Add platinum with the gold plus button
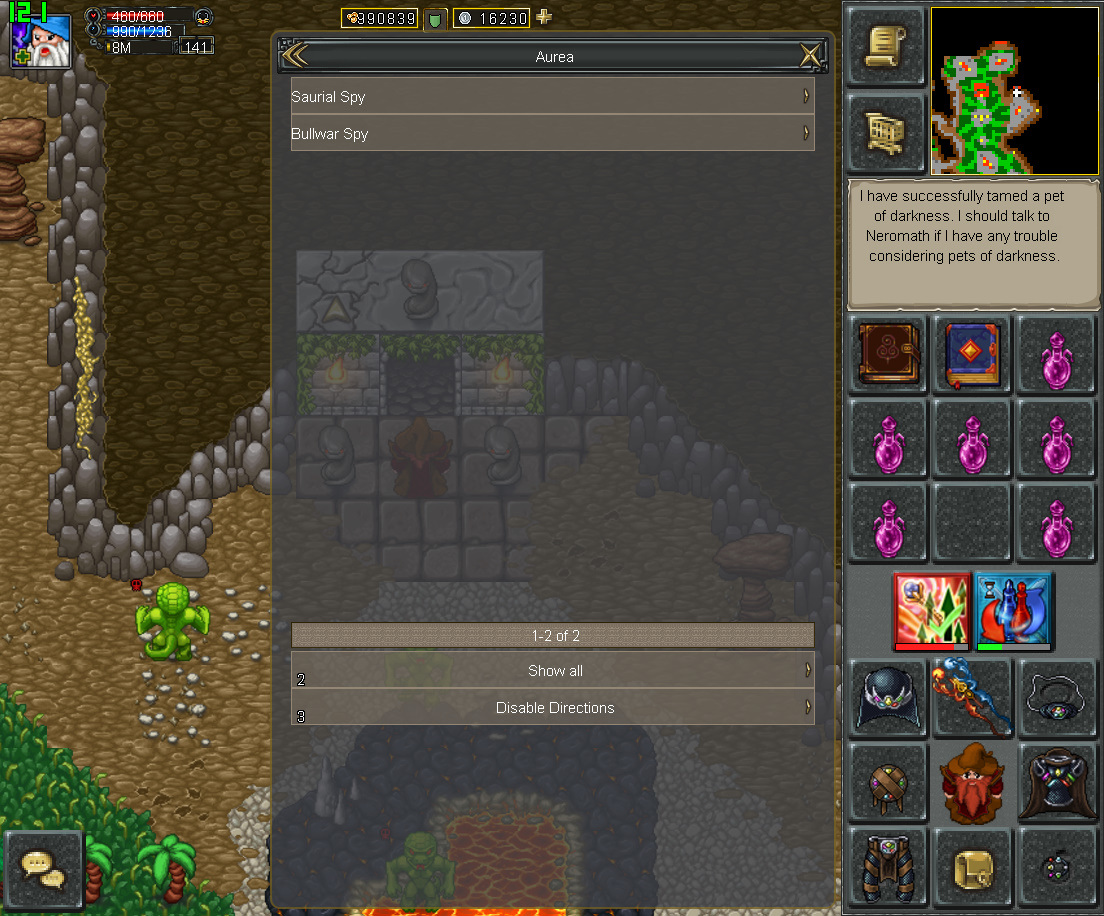Image resolution: width=1104 pixels, height=916 pixels. click(x=544, y=16)
